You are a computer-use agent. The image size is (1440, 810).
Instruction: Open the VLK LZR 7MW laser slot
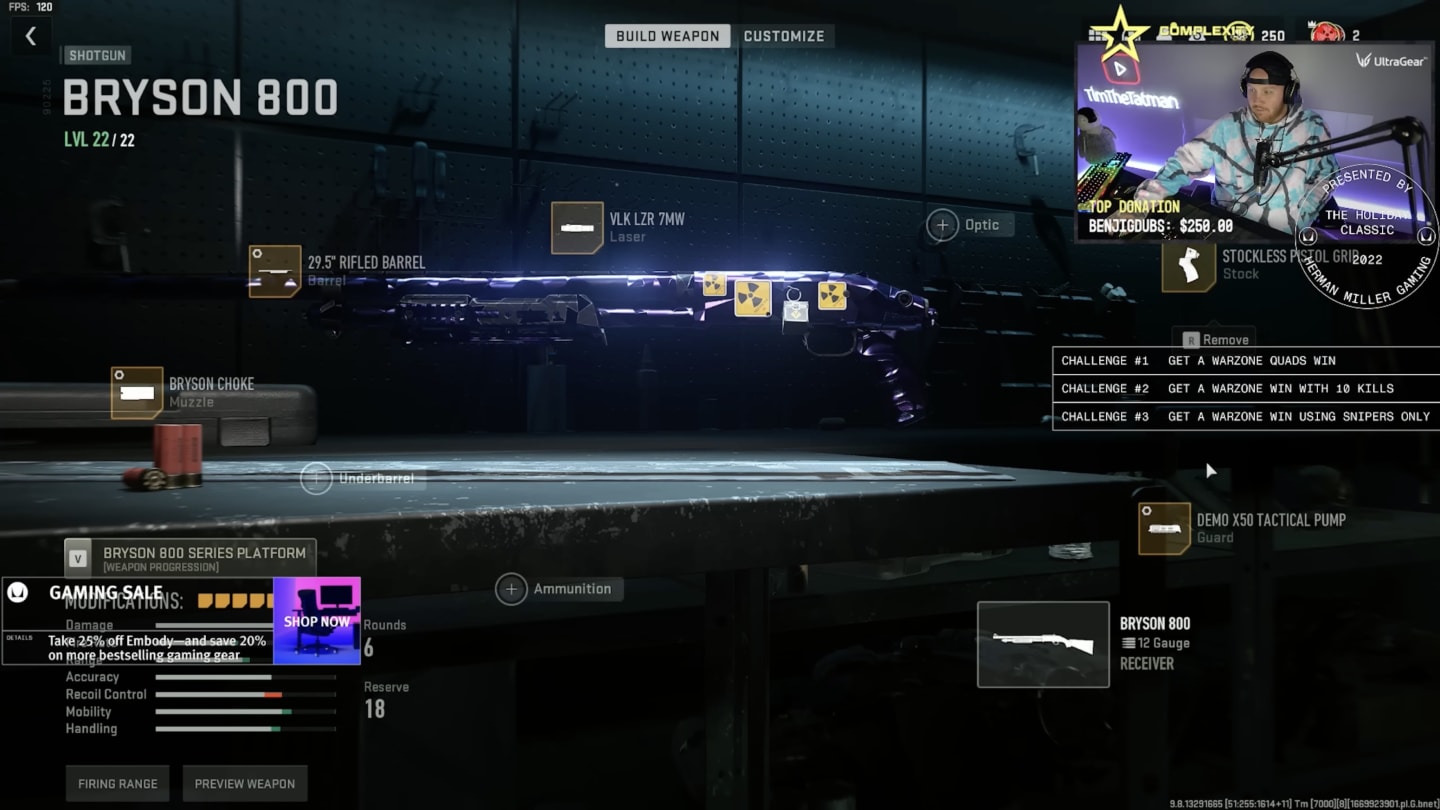point(577,228)
